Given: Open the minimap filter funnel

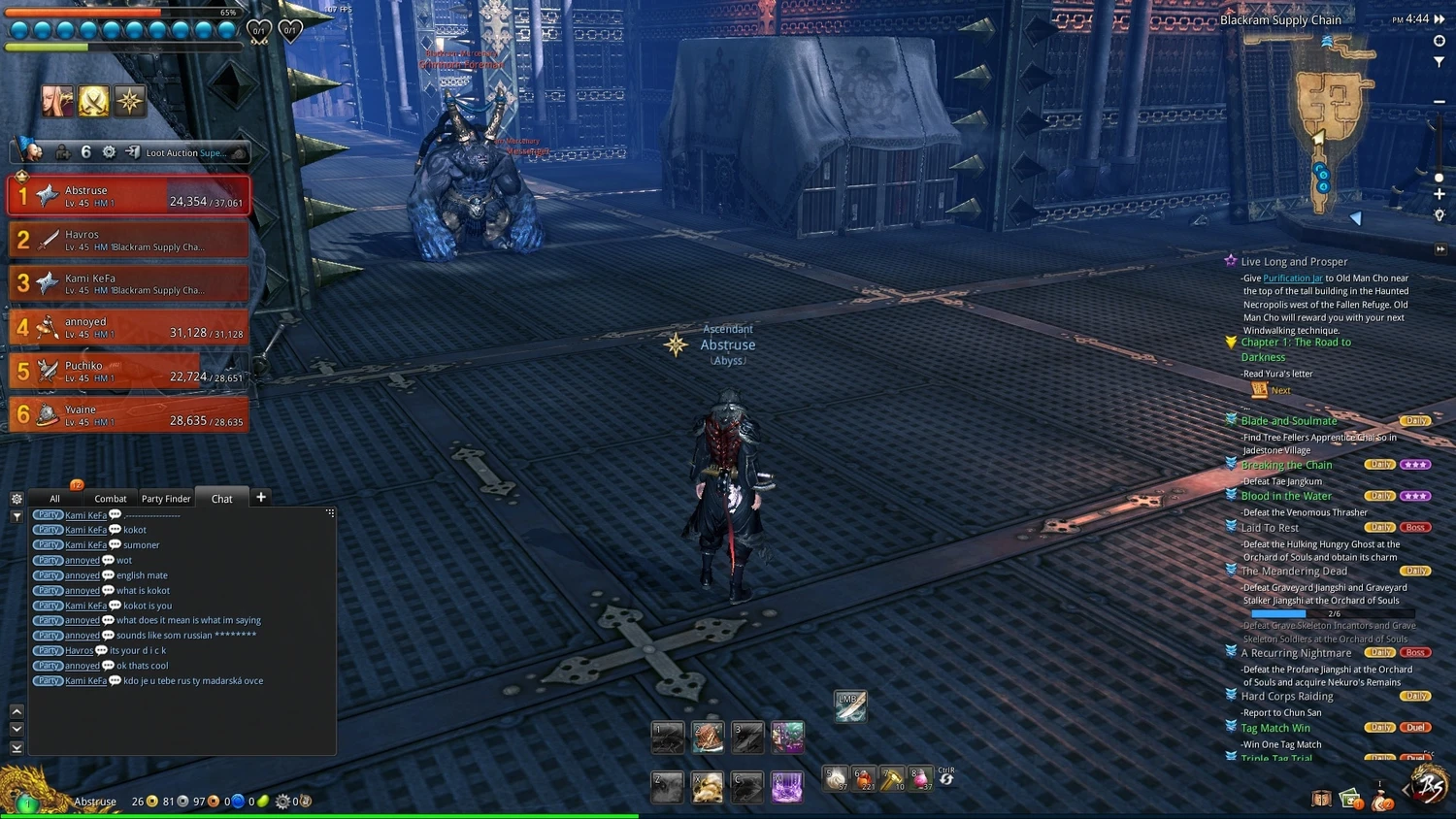Looking at the screenshot, I should (1439, 61).
